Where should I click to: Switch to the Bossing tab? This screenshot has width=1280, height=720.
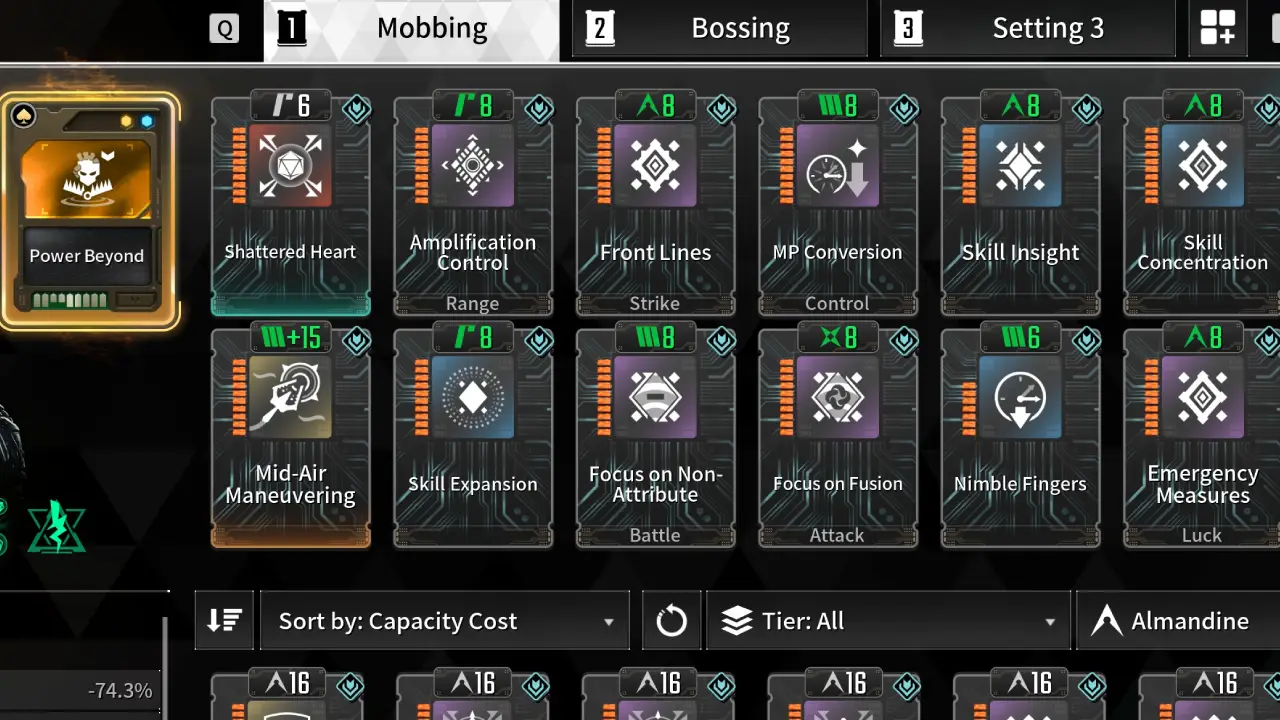[719, 28]
